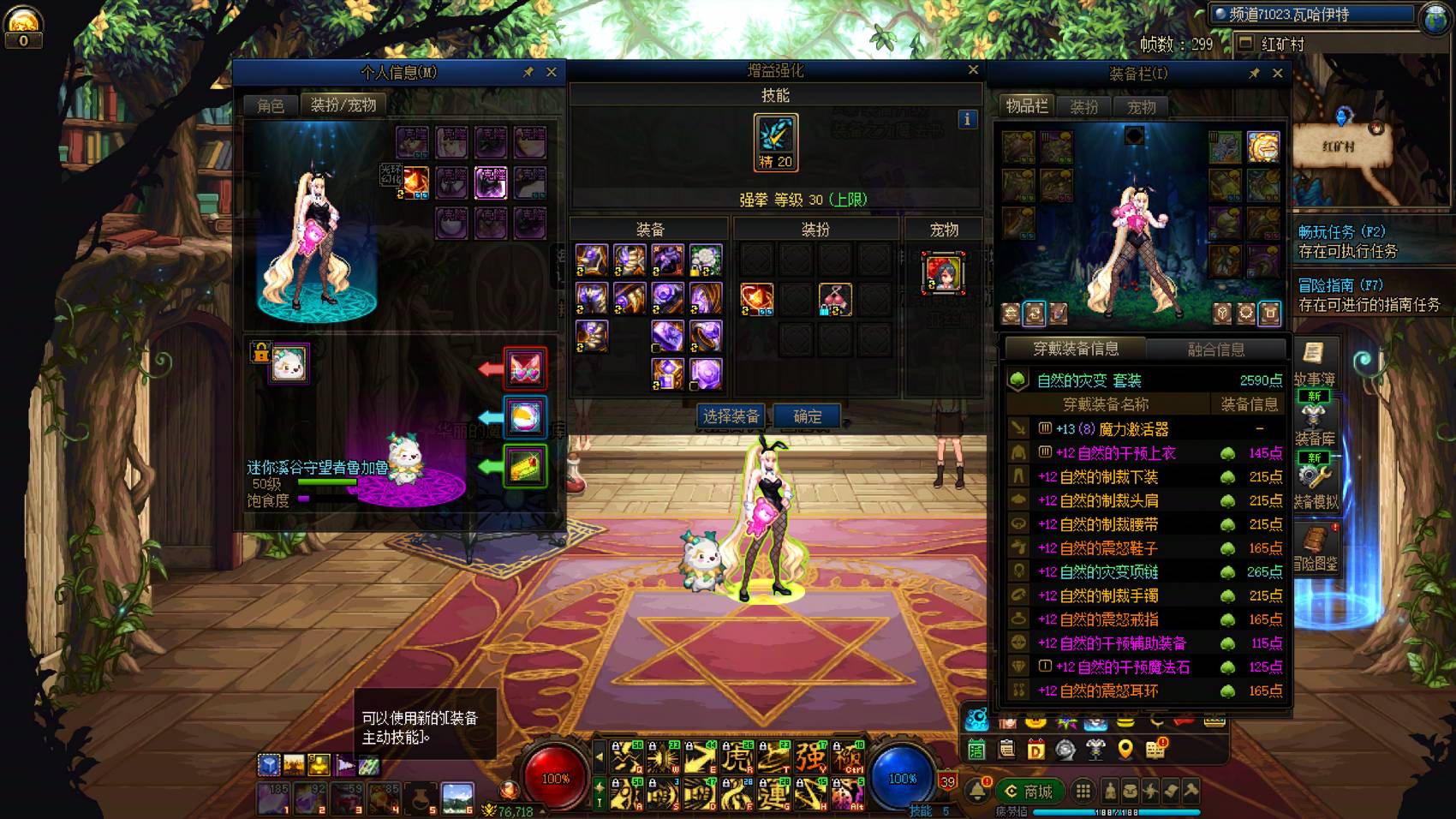Click the 选择装备 button
The image size is (1456, 819).
(x=731, y=416)
